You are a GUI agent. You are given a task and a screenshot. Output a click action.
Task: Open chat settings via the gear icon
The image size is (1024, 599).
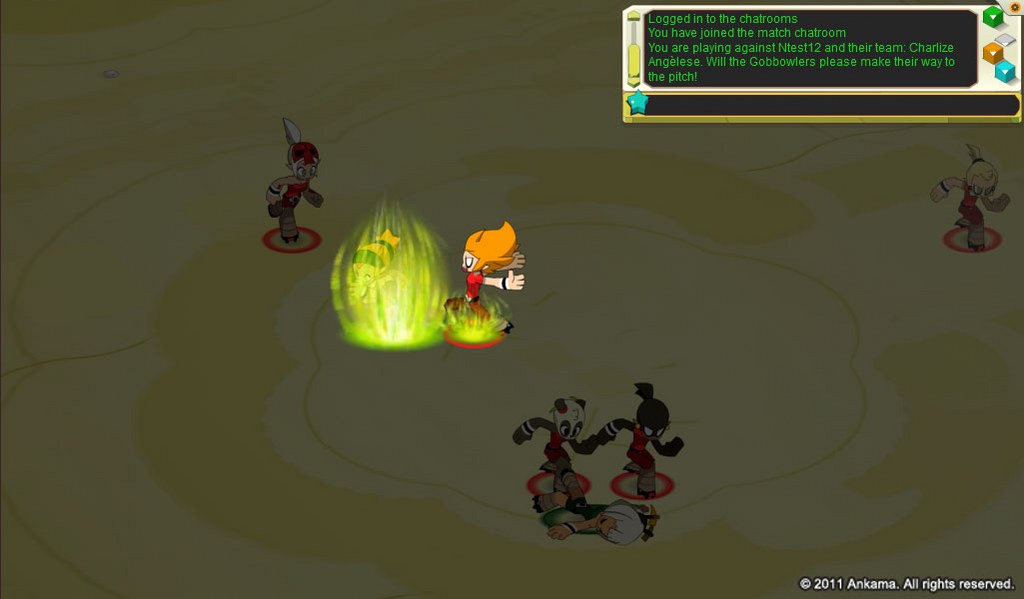click(x=1014, y=6)
